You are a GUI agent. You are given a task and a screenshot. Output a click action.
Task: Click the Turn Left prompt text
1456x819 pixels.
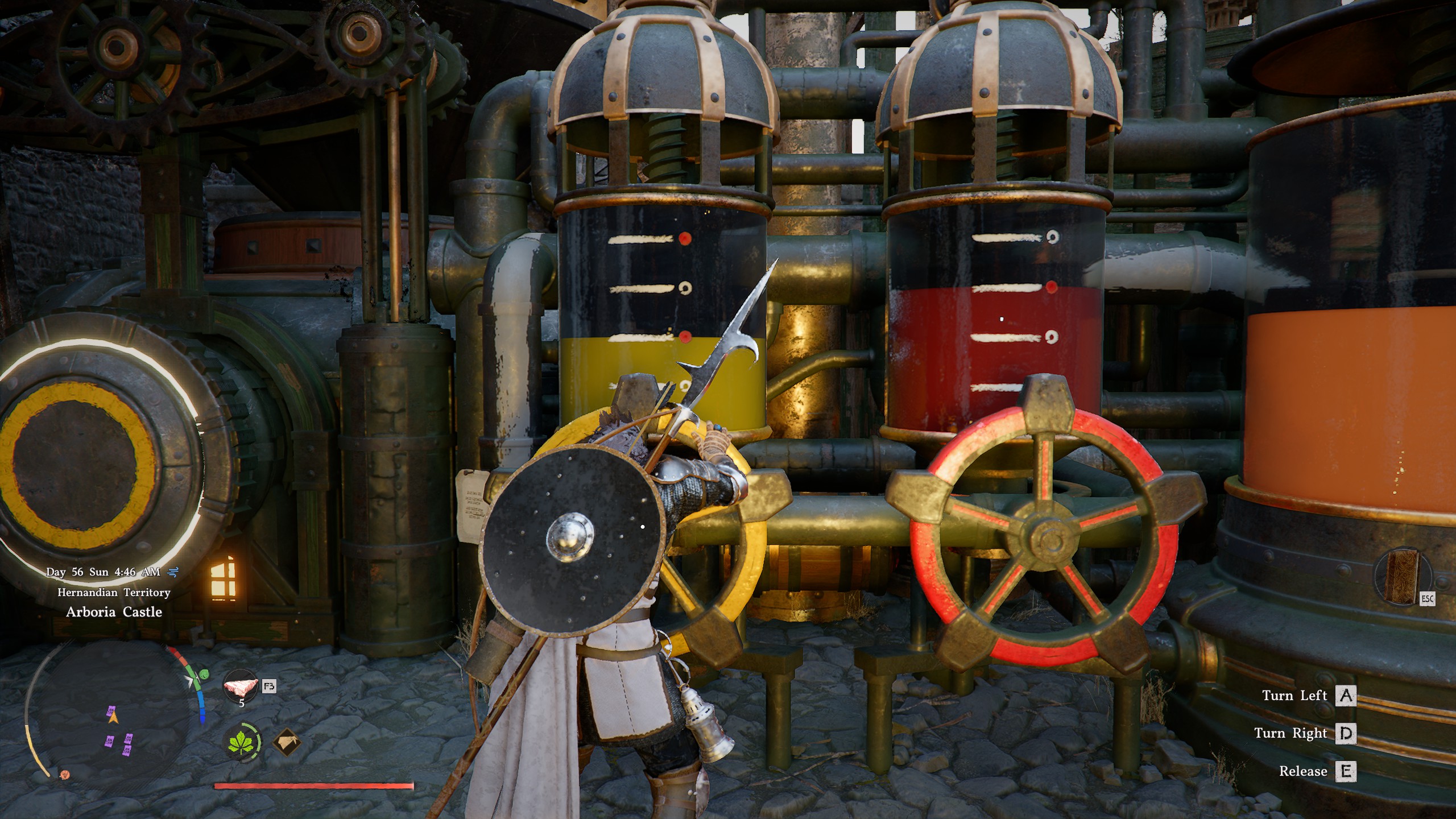coord(1295,697)
